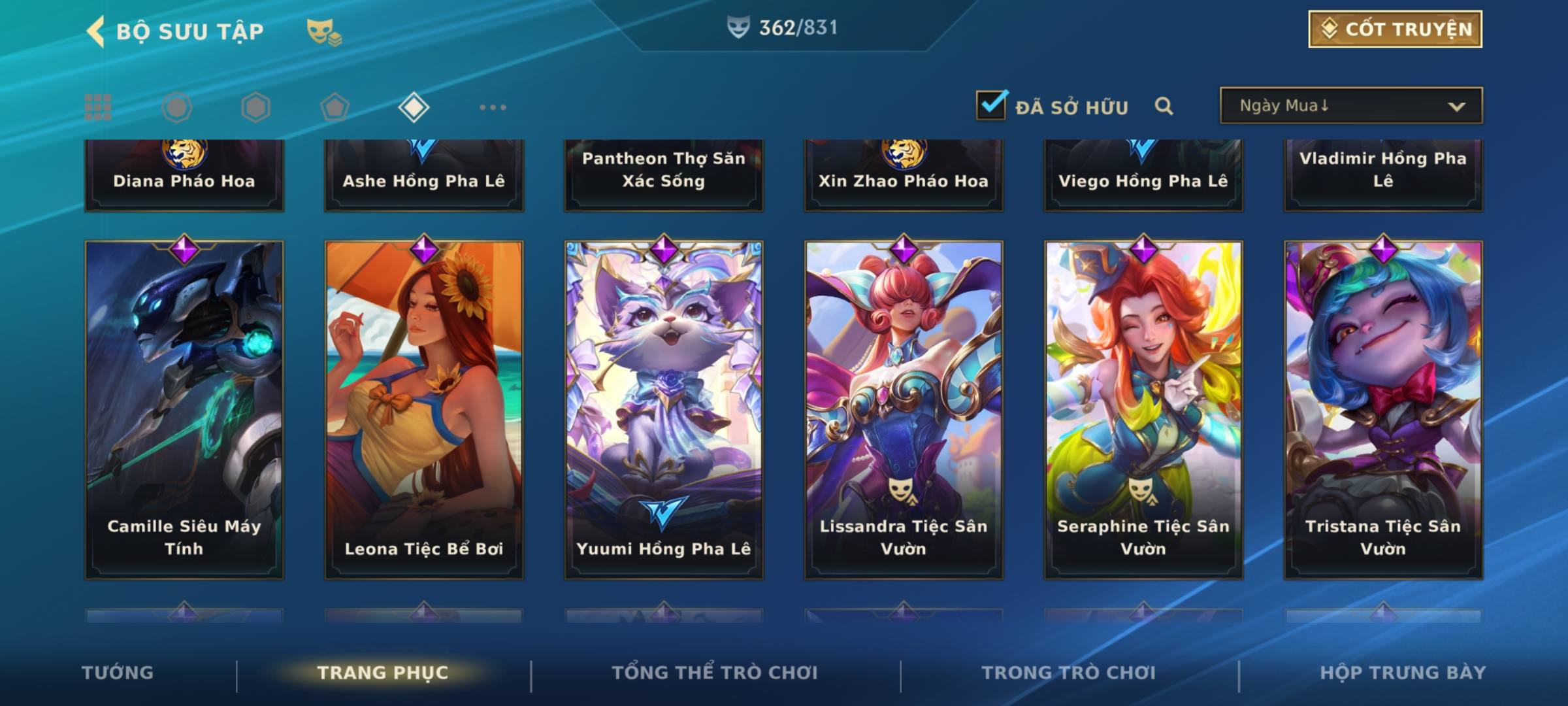Open Tristana Tiệc Sân Vườn skin
This screenshot has height=706, width=1568.
click(x=1383, y=410)
